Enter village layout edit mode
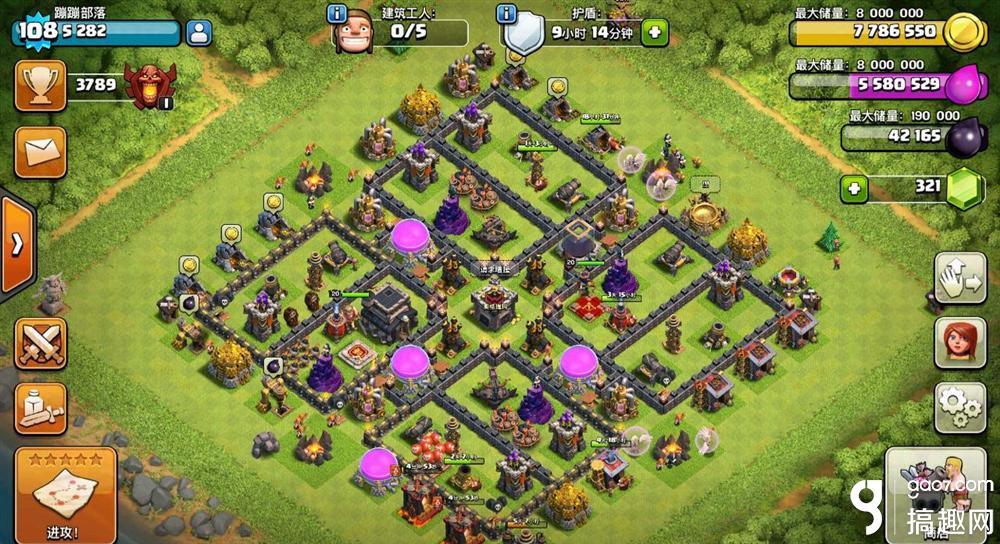1000x544 pixels. [x=959, y=278]
